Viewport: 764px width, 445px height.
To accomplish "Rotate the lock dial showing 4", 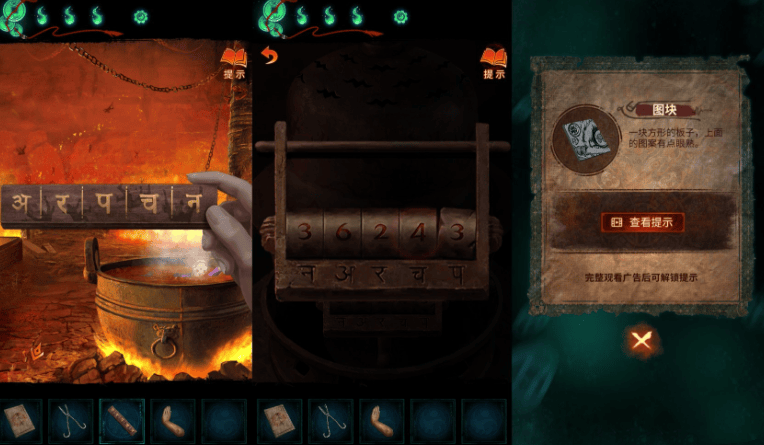I will (x=419, y=232).
